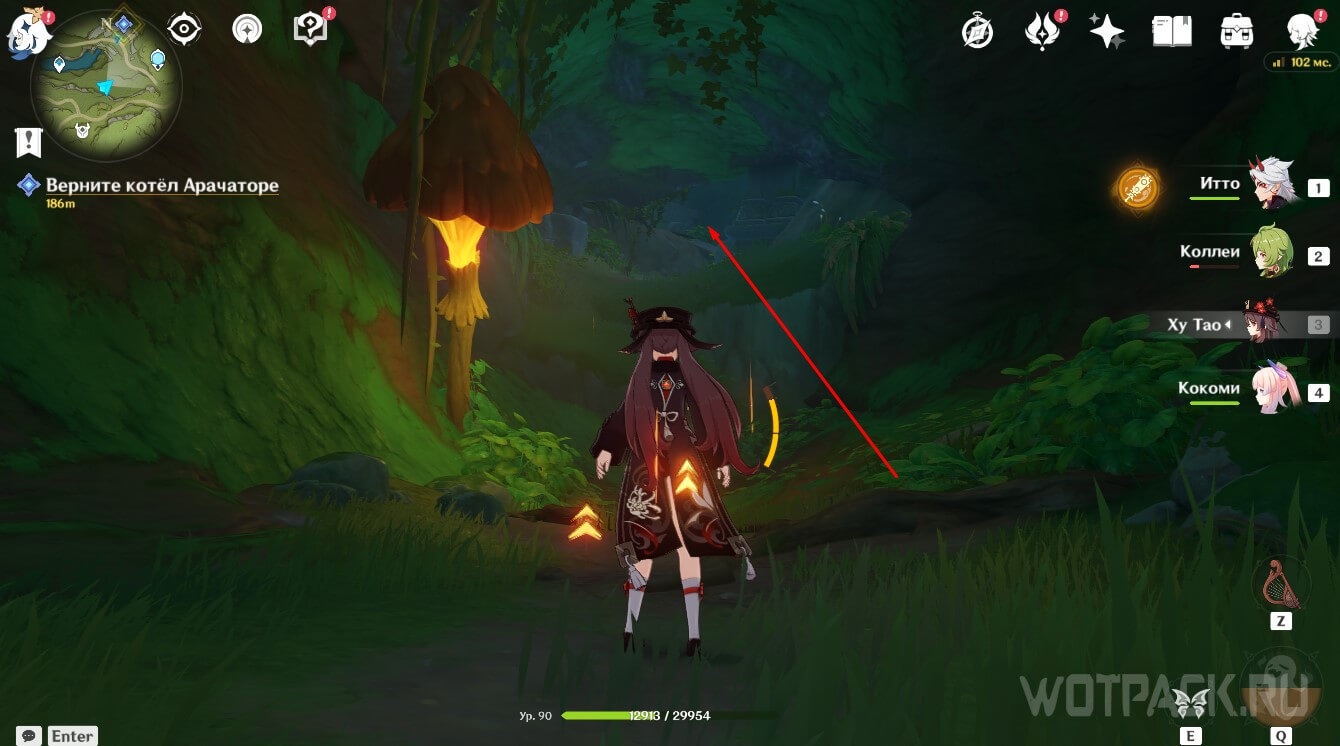1340x746 pixels.
Task: Toggle the elemental sight eye icon
Action: (184, 30)
